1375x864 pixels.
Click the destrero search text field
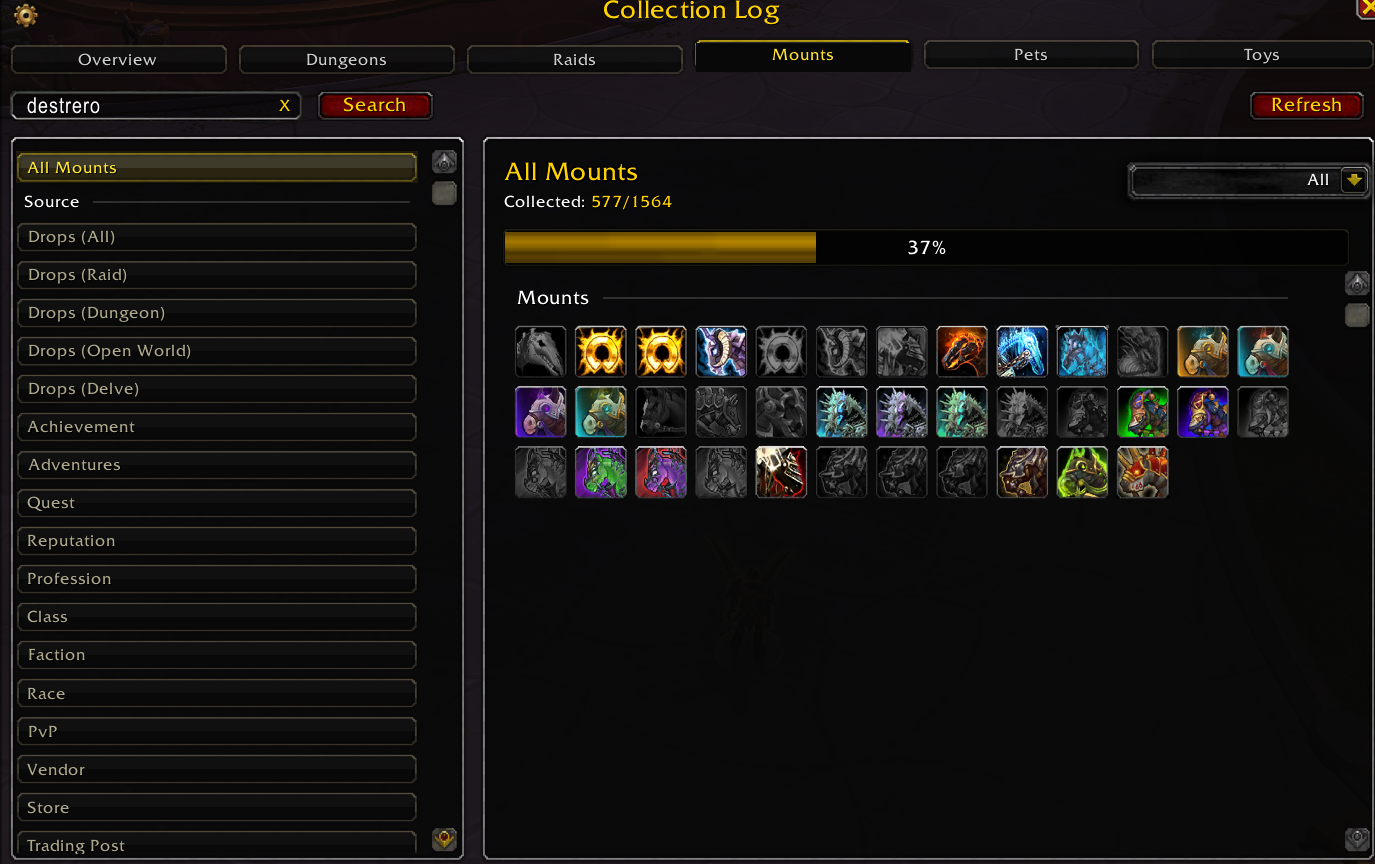coord(145,106)
